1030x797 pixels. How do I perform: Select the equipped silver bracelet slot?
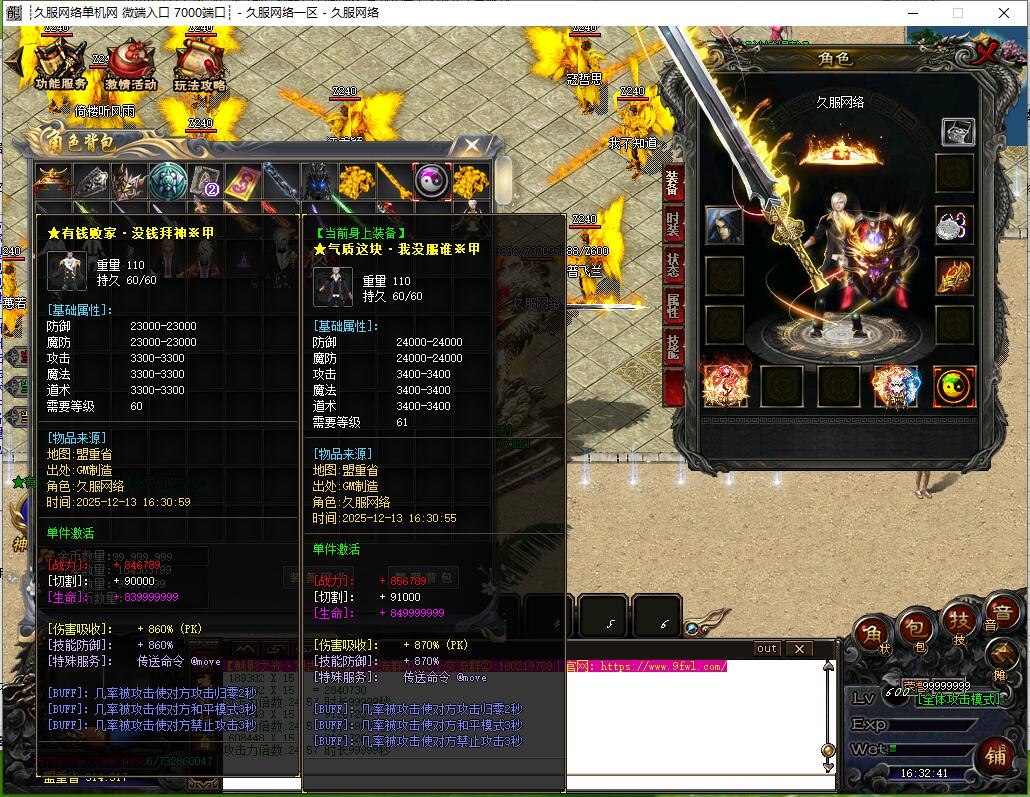954,226
